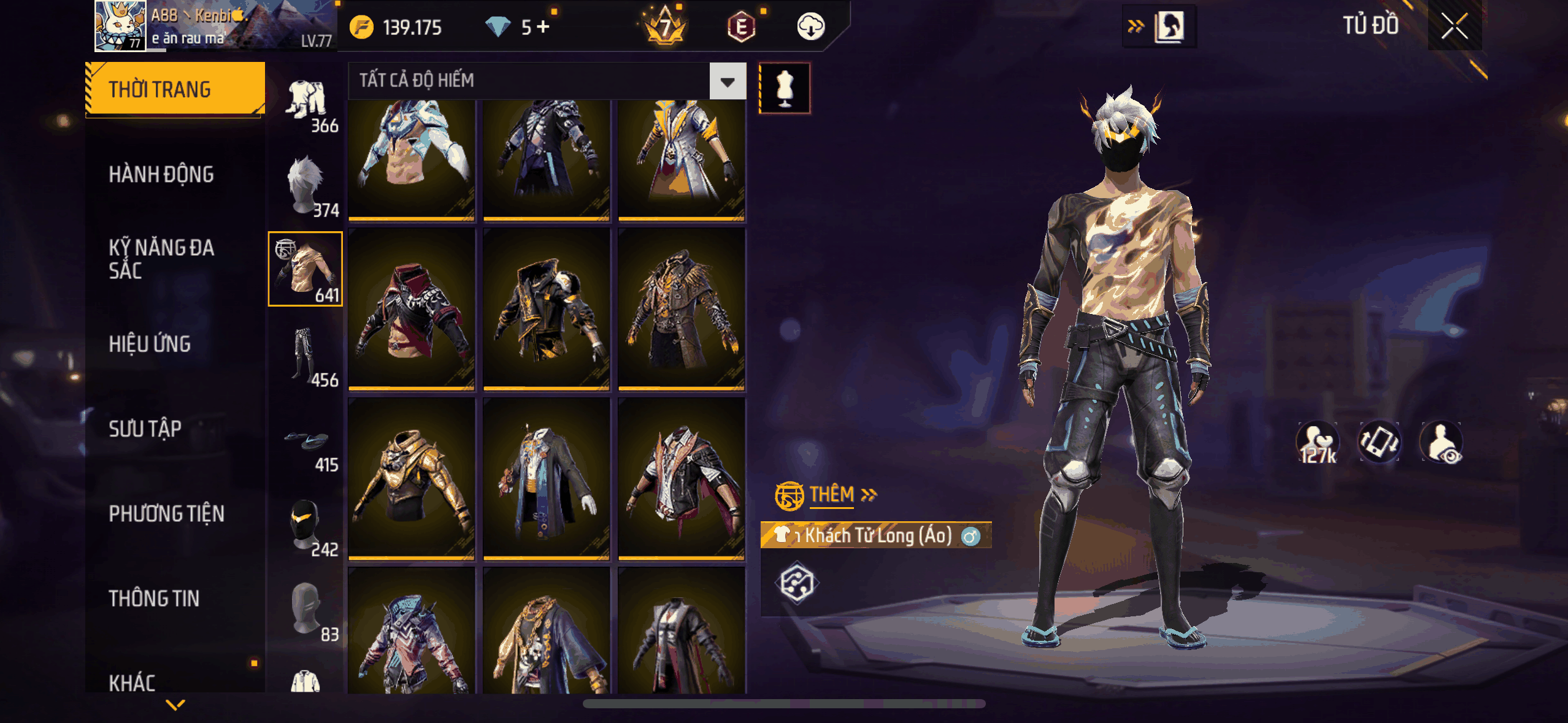
Task: Open the Phương Tiện category
Action: pos(166,513)
